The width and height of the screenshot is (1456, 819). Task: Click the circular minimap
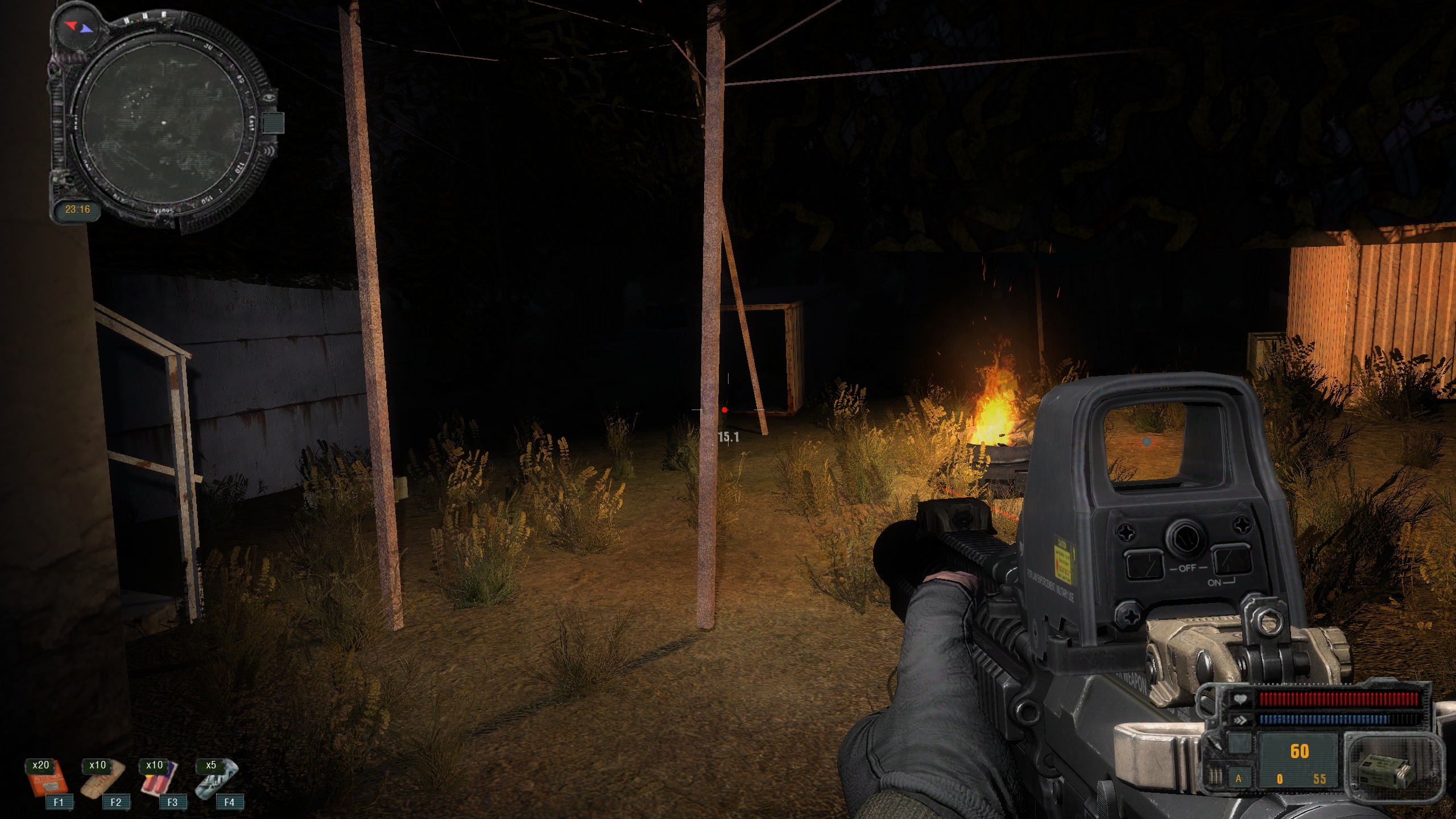point(163,123)
